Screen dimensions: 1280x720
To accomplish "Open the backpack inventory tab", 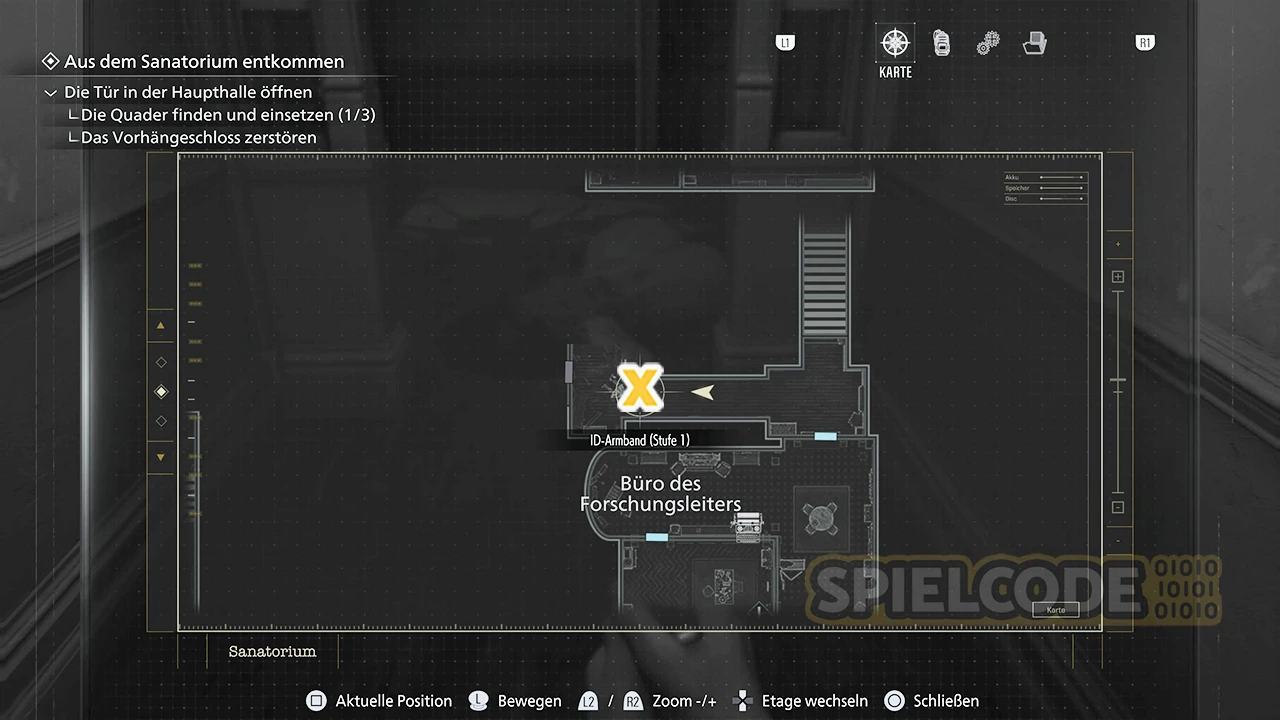I will coord(942,43).
